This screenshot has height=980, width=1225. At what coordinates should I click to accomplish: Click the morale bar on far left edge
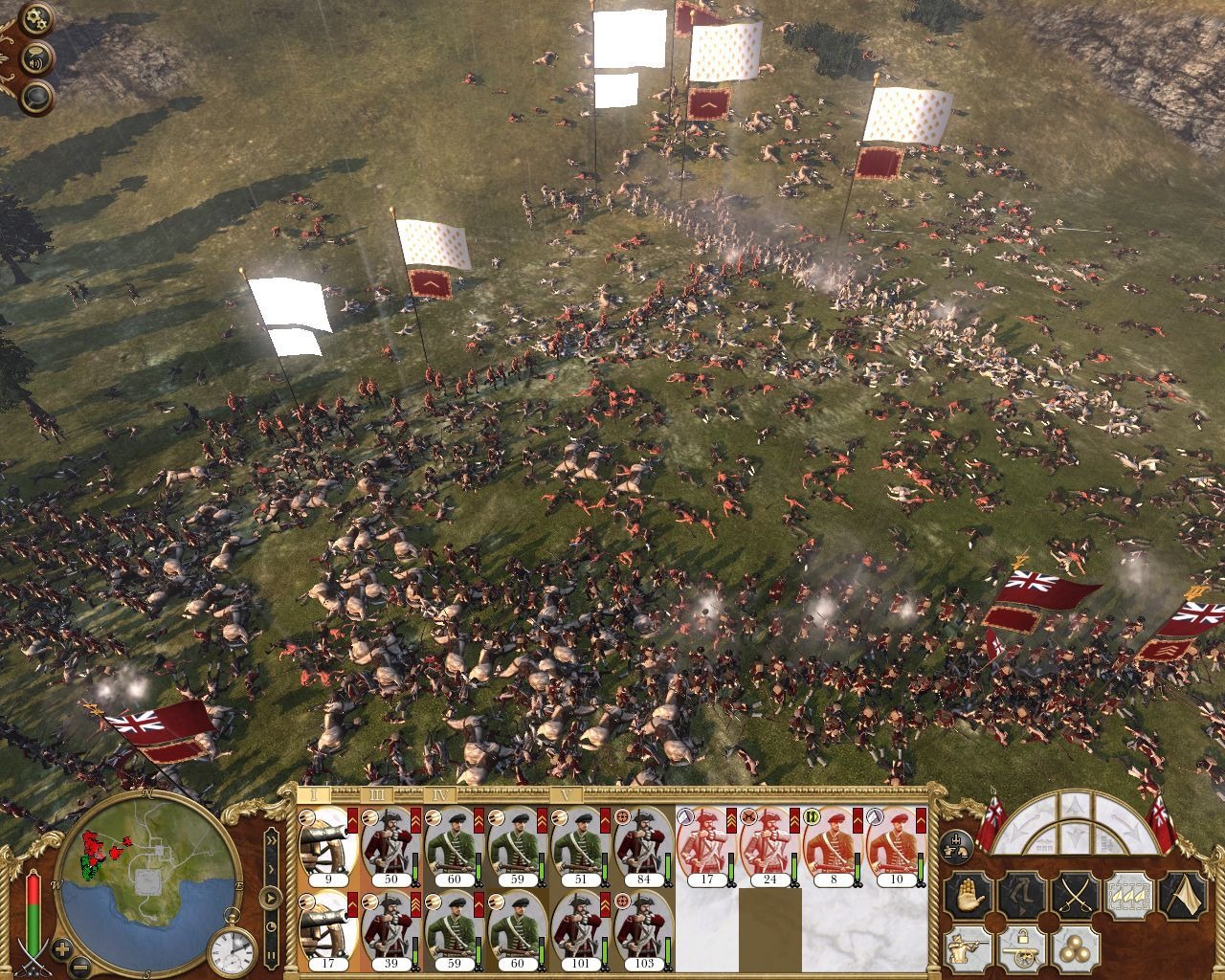coord(33,914)
